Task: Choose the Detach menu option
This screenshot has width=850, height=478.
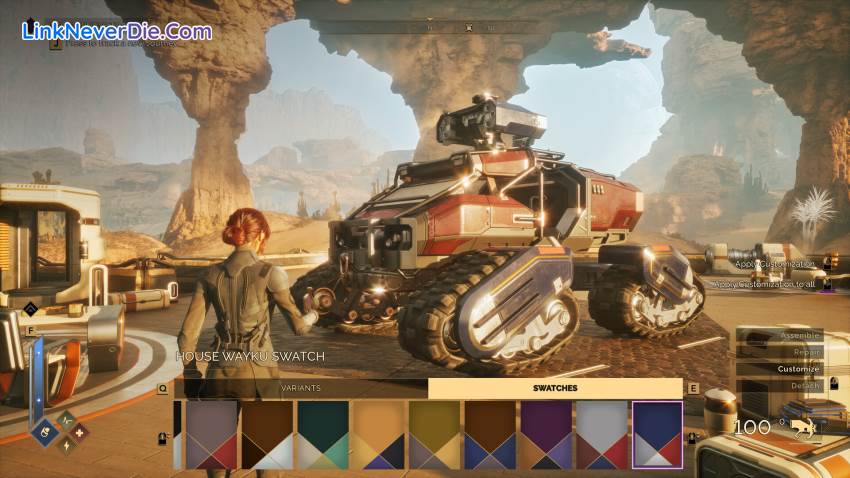Action: point(805,385)
